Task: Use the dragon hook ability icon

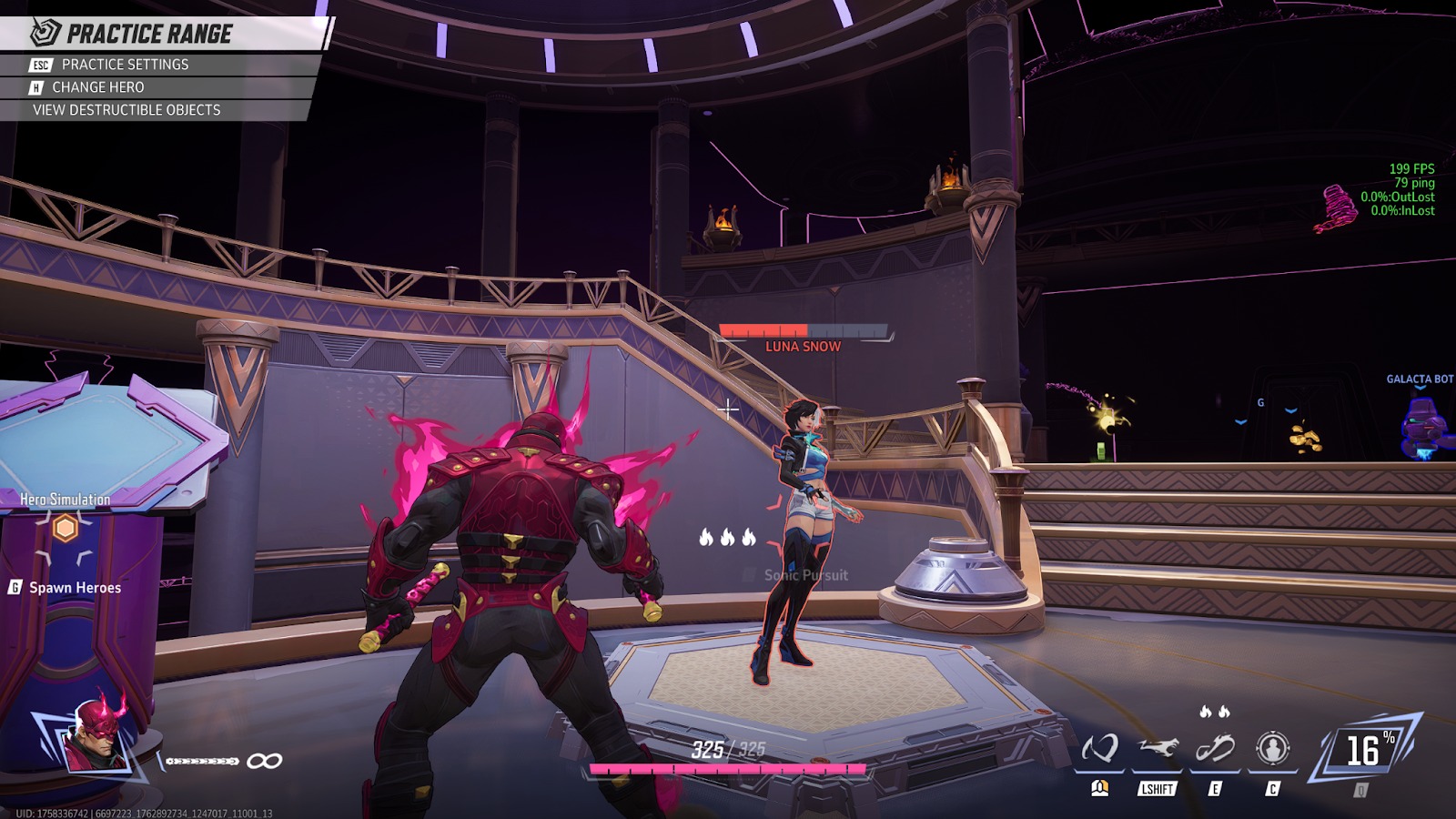Action: click(x=1215, y=749)
